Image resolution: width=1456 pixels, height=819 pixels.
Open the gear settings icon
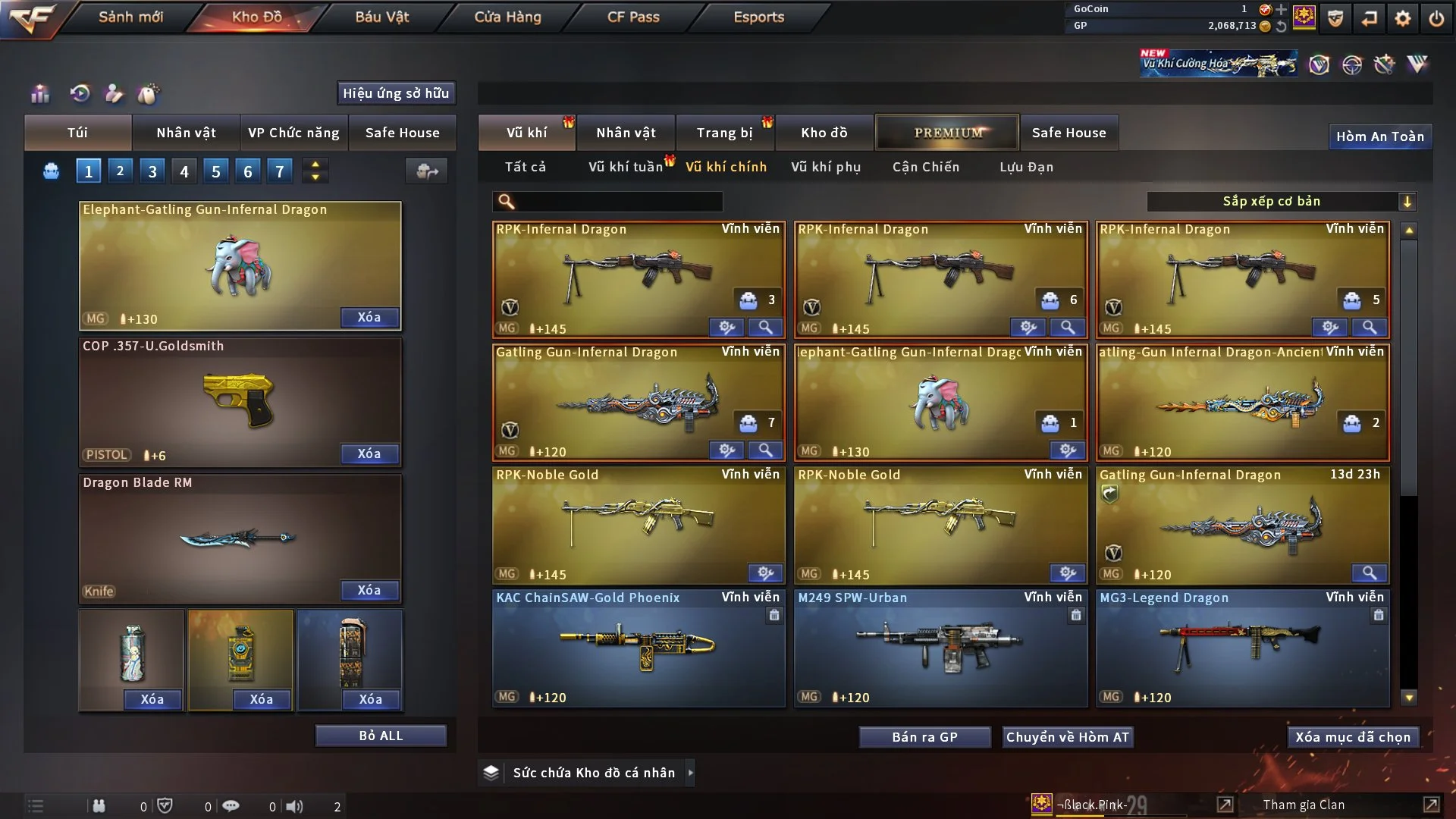click(x=1402, y=18)
